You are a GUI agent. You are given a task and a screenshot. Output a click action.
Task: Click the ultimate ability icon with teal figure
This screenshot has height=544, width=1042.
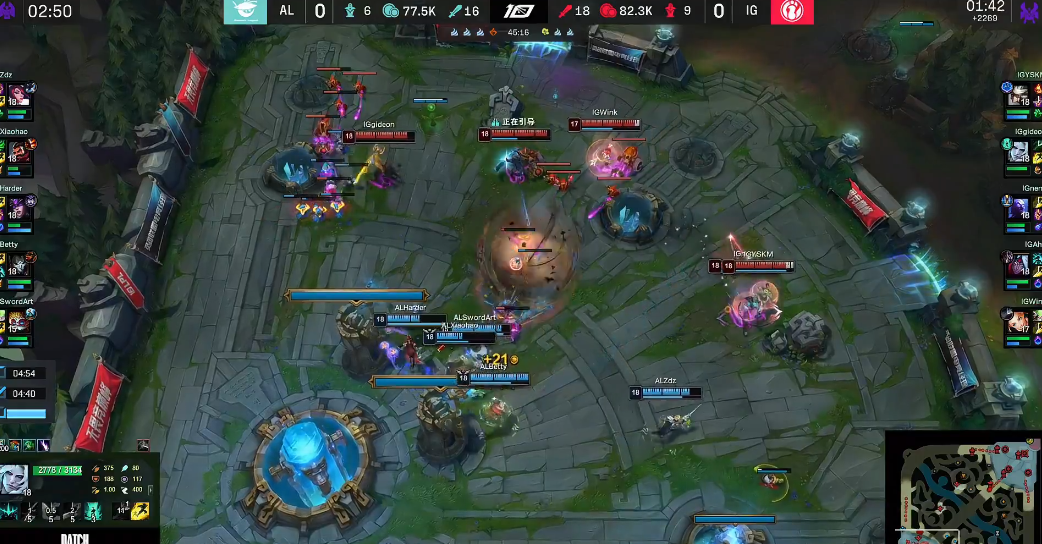coord(92,512)
